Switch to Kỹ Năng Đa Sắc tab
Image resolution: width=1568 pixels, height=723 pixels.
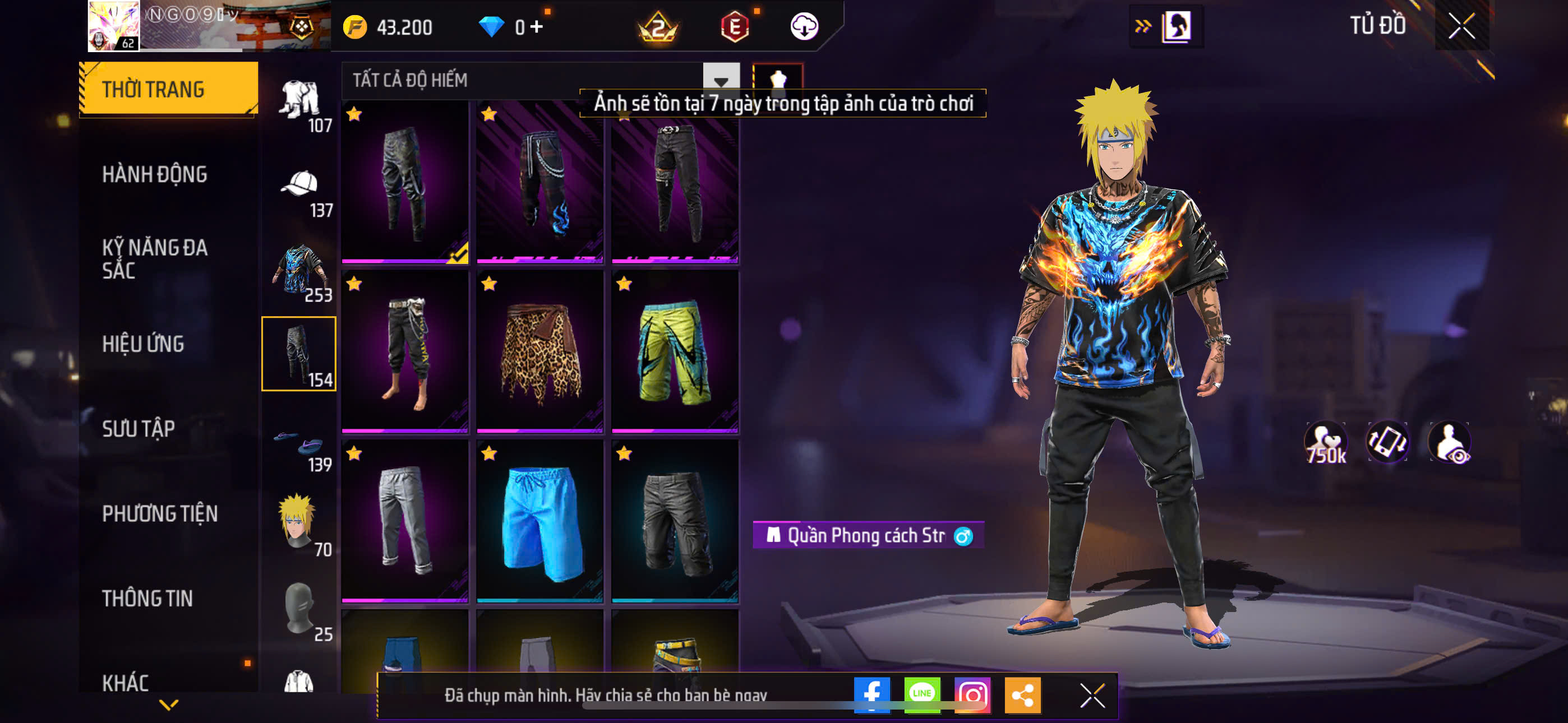pyautogui.click(x=155, y=258)
